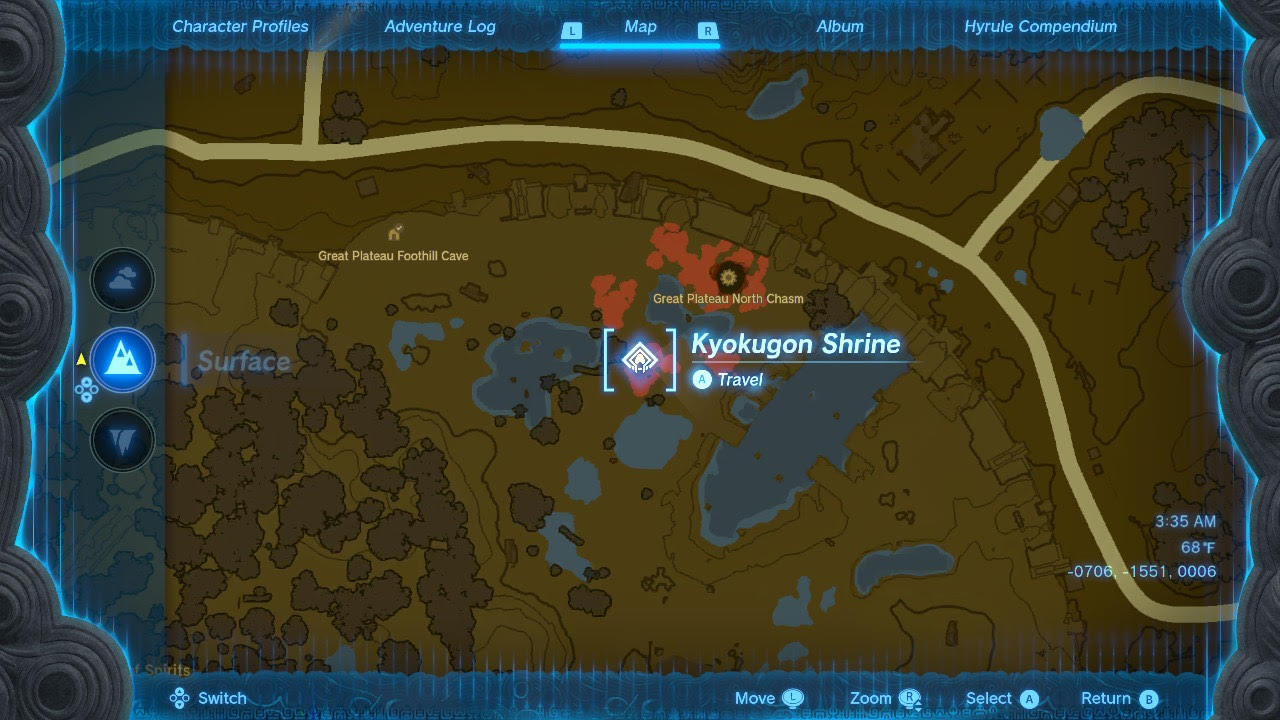Open the Album screen
The width and height of the screenshot is (1280, 720).
(x=840, y=27)
